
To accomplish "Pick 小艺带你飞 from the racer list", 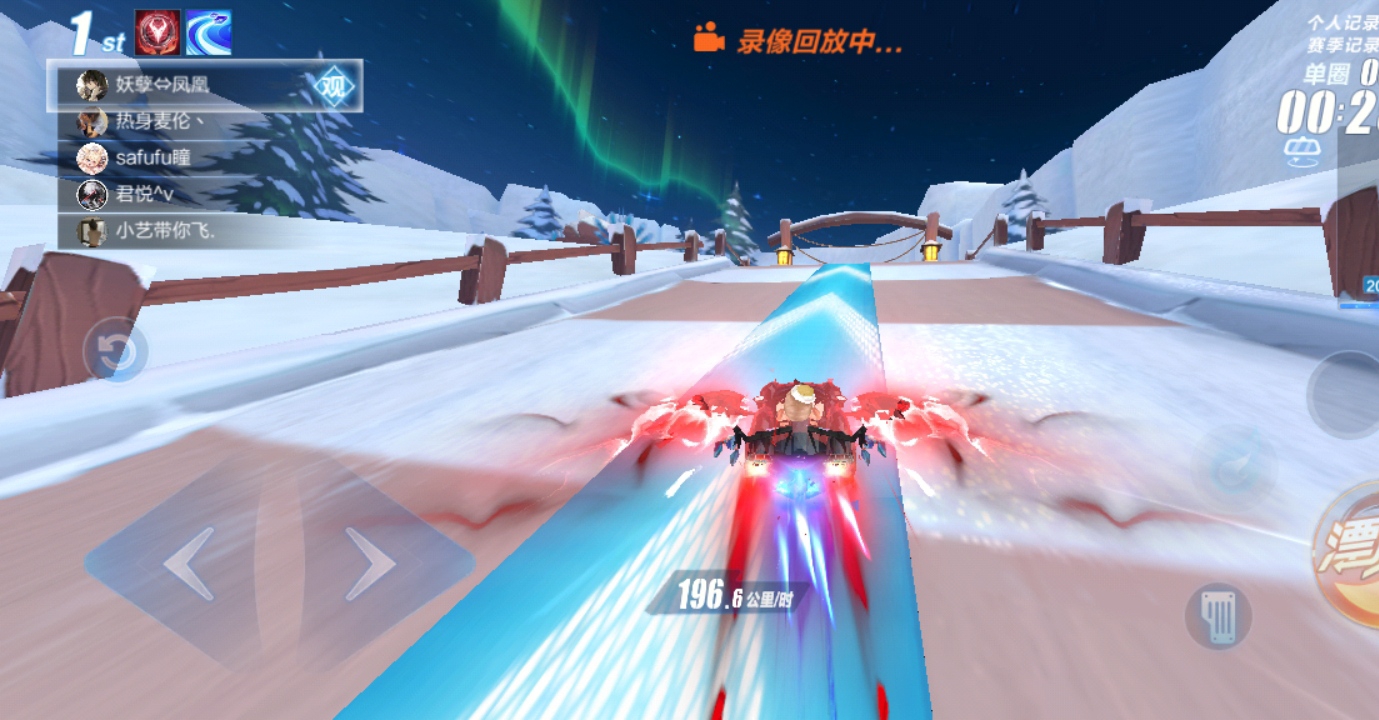I will [x=165, y=232].
